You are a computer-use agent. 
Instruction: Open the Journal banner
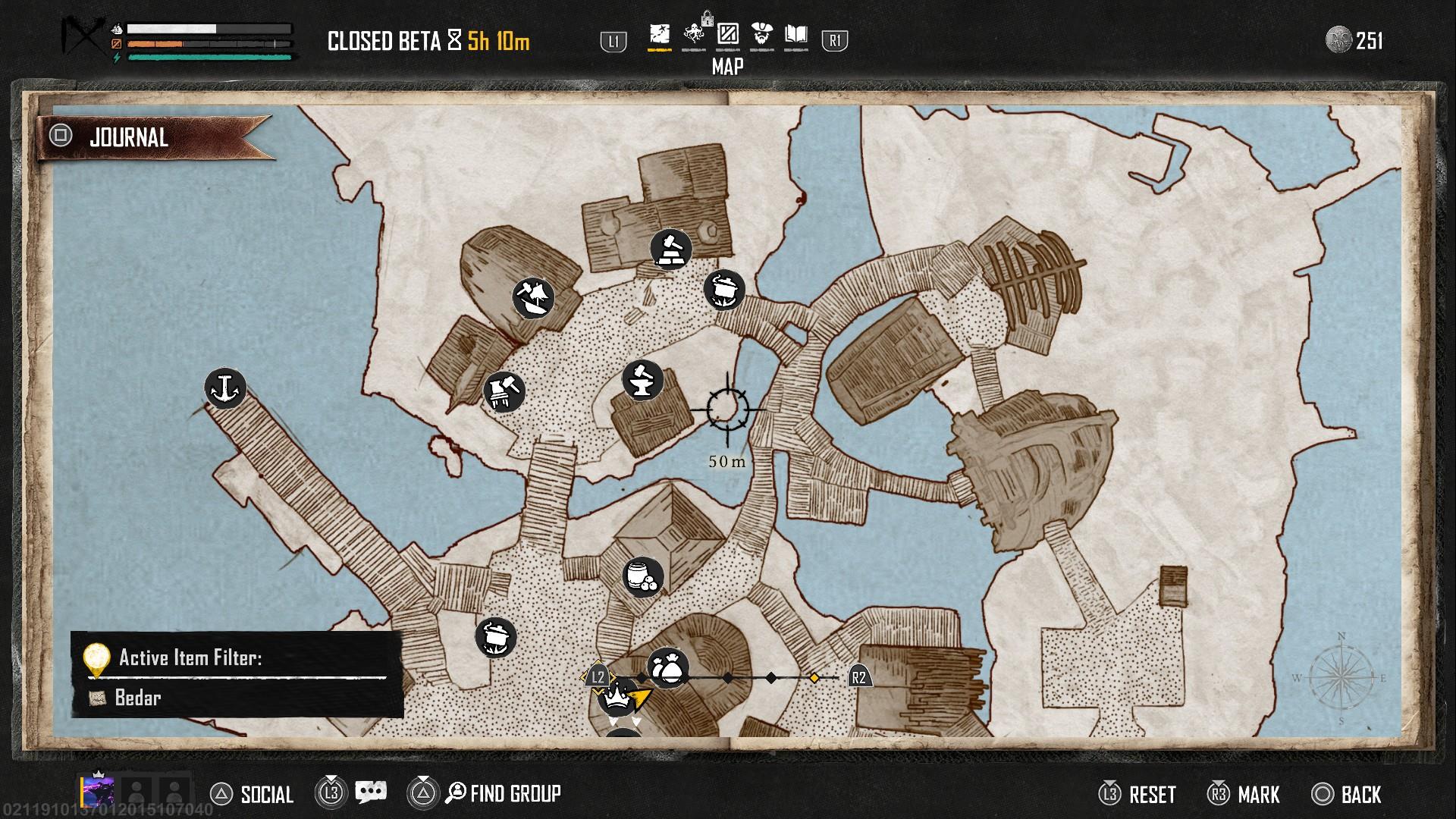click(x=129, y=137)
